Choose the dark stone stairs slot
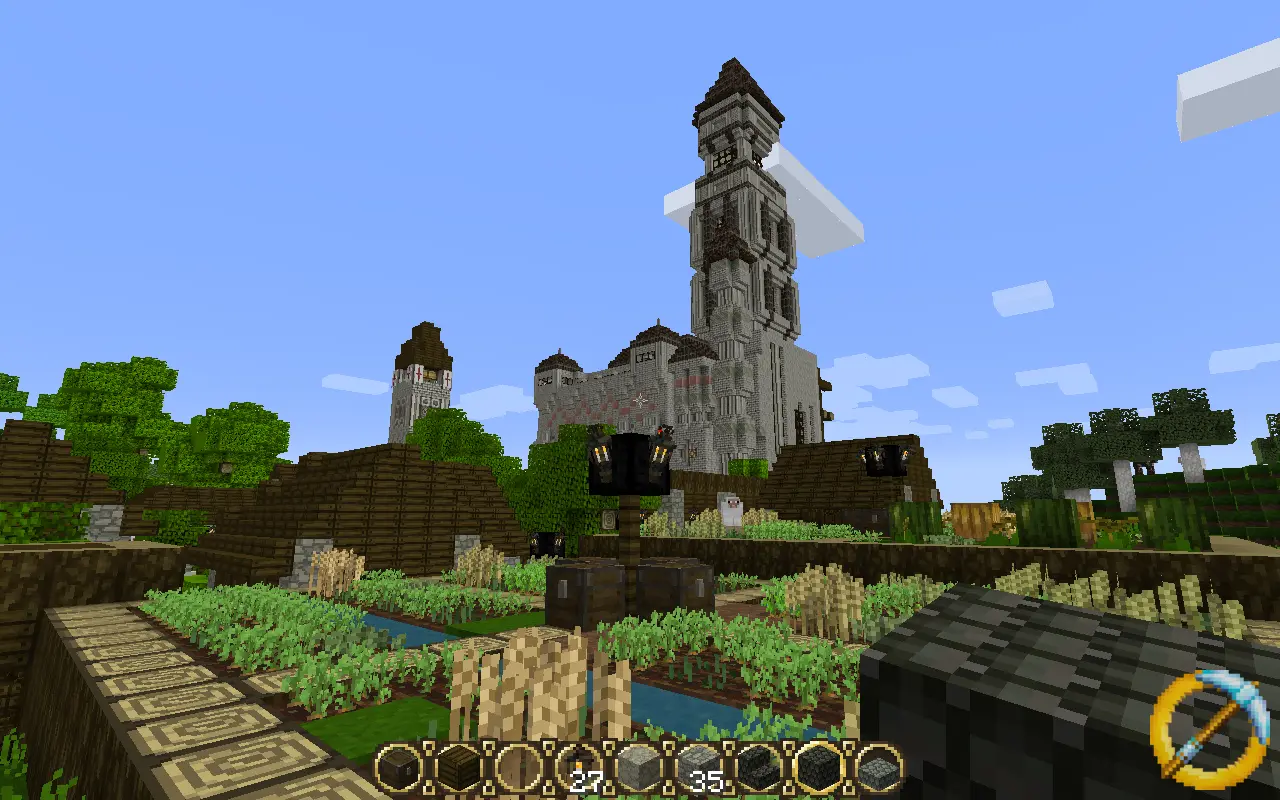Image resolution: width=1280 pixels, height=800 pixels. tap(758, 768)
